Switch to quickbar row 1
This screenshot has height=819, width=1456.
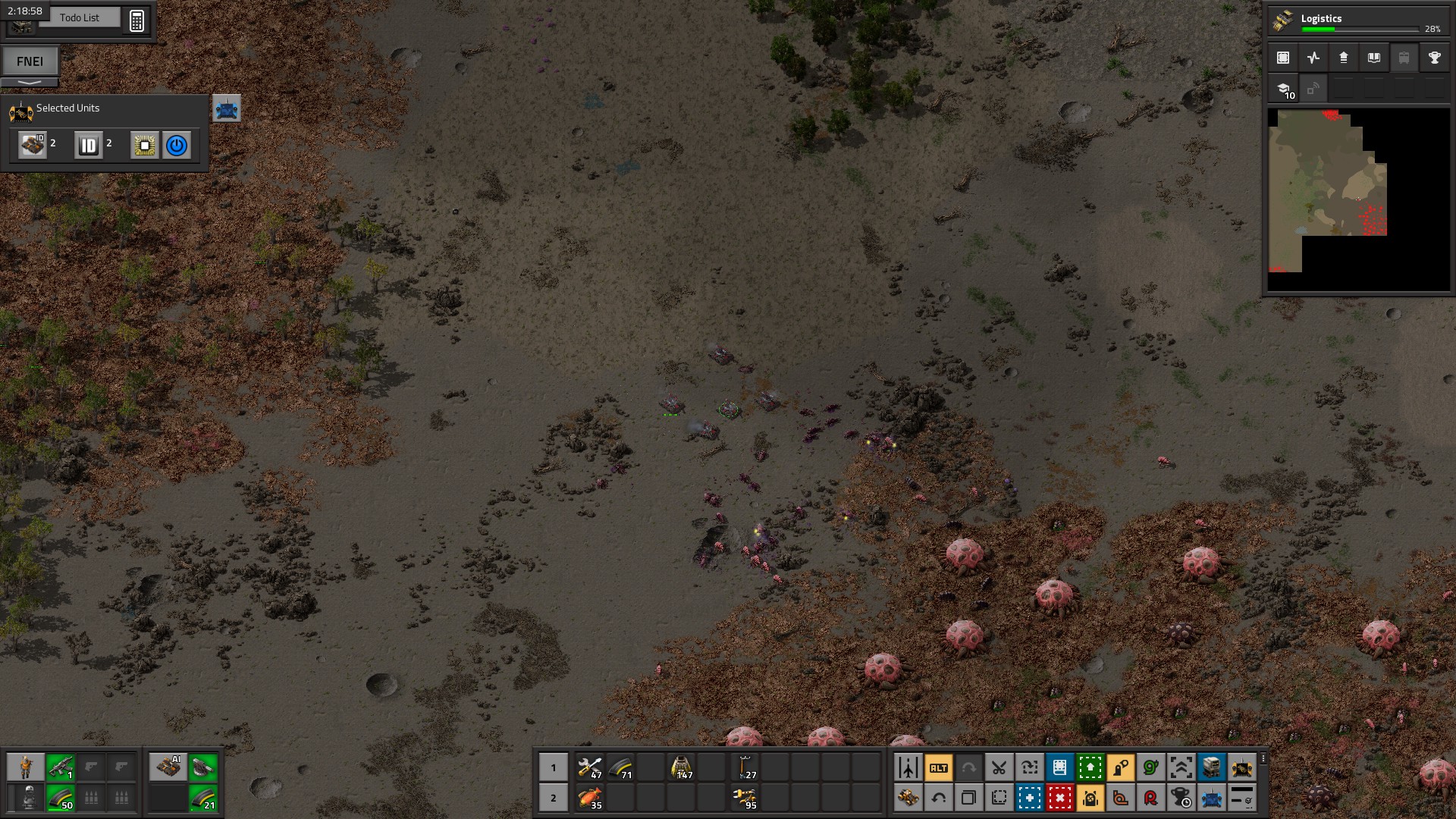click(x=554, y=767)
